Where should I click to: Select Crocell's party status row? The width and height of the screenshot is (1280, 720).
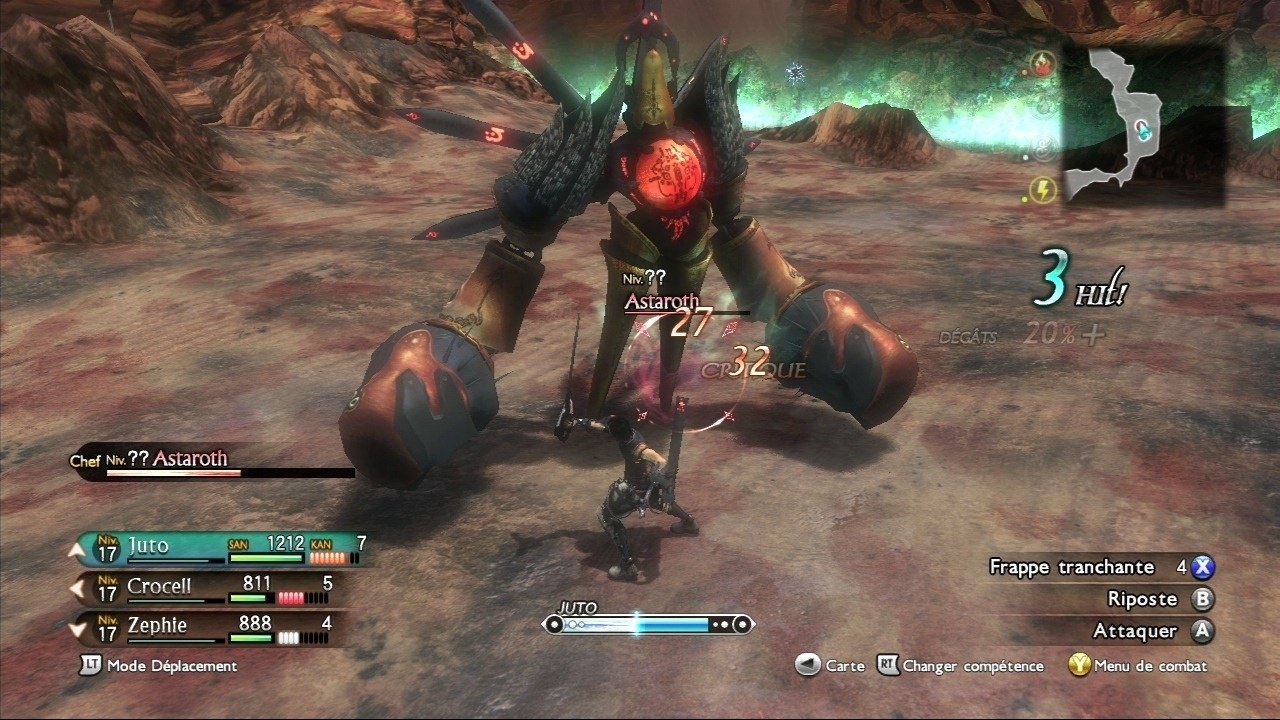coord(210,586)
